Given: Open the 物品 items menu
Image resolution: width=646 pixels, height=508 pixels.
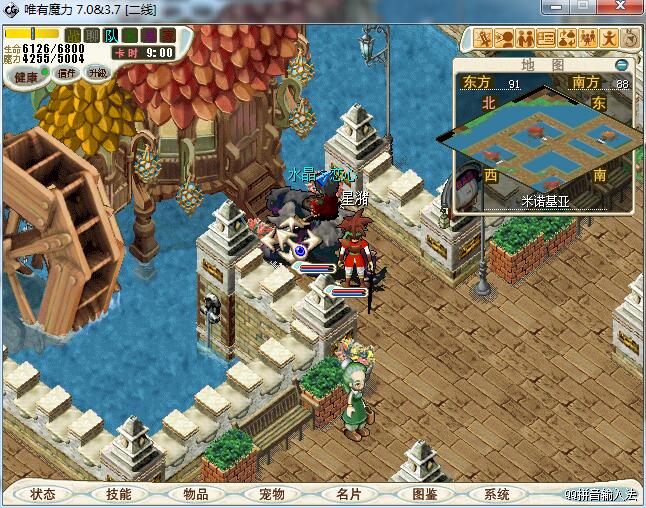Looking at the screenshot, I should (195, 494).
